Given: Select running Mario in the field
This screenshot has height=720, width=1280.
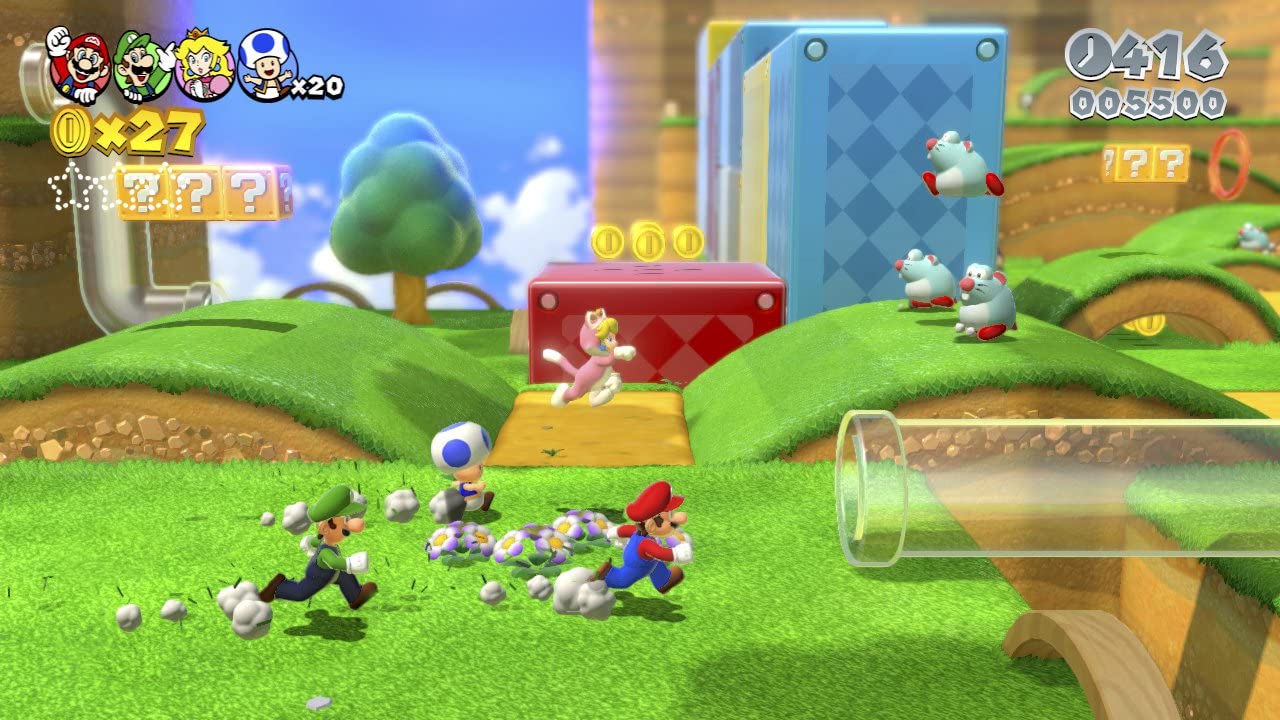Looking at the screenshot, I should pos(650,545).
